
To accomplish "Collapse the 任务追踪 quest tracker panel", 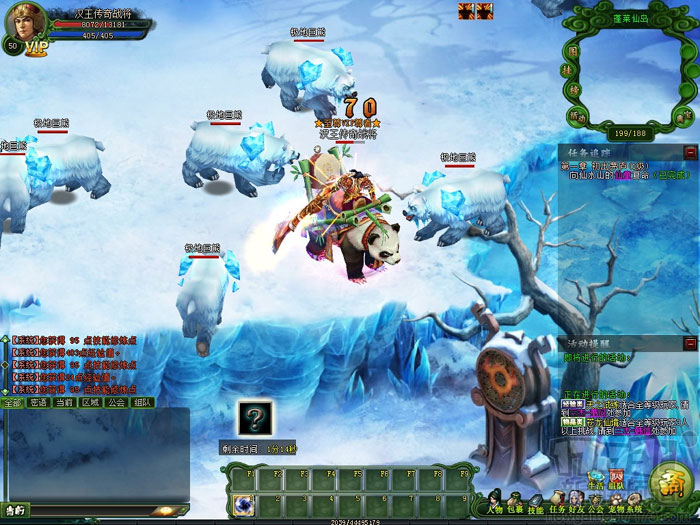I will click(690, 151).
